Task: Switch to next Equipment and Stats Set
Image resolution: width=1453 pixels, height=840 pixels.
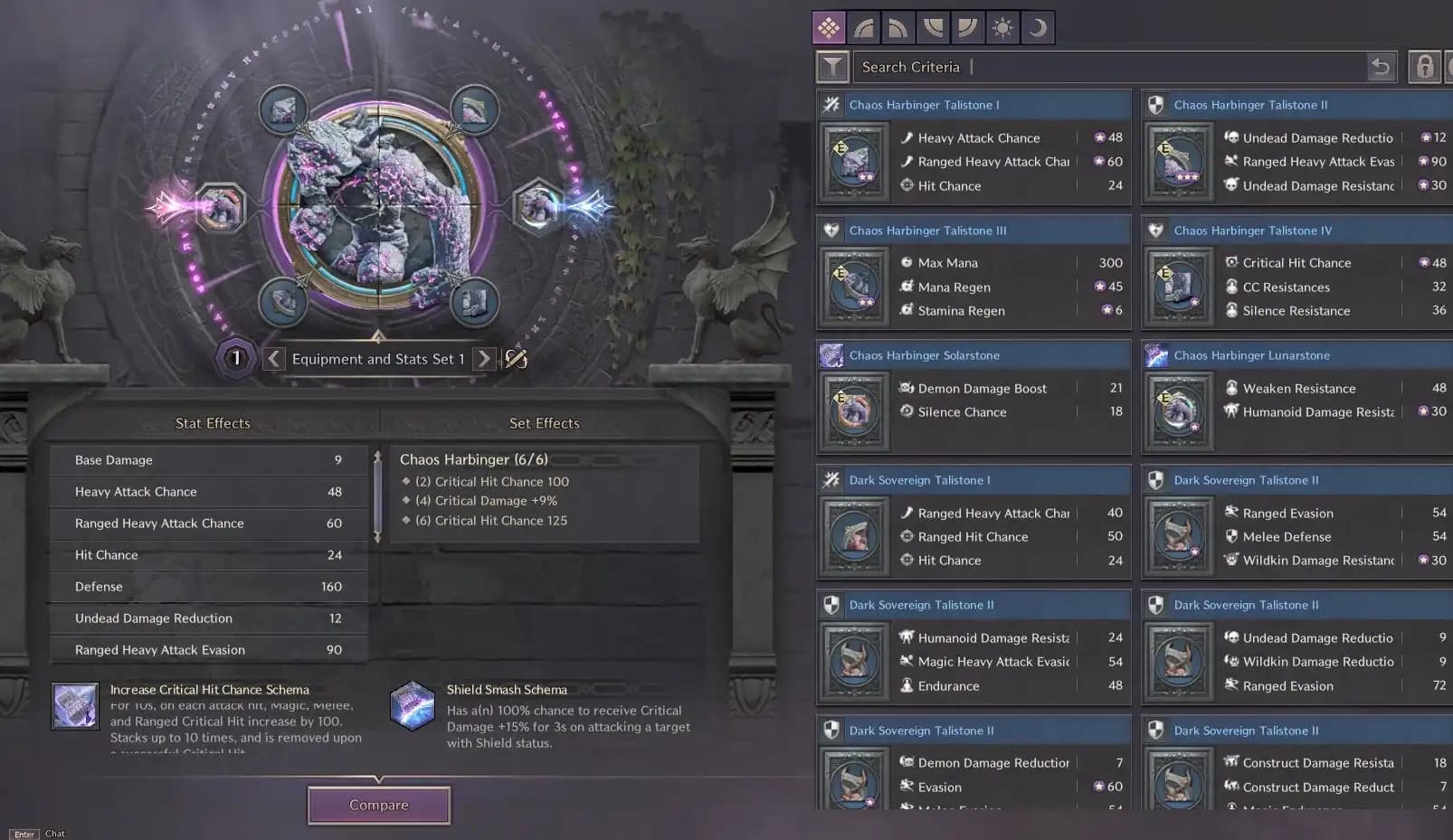Action: [x=484, y=359]
